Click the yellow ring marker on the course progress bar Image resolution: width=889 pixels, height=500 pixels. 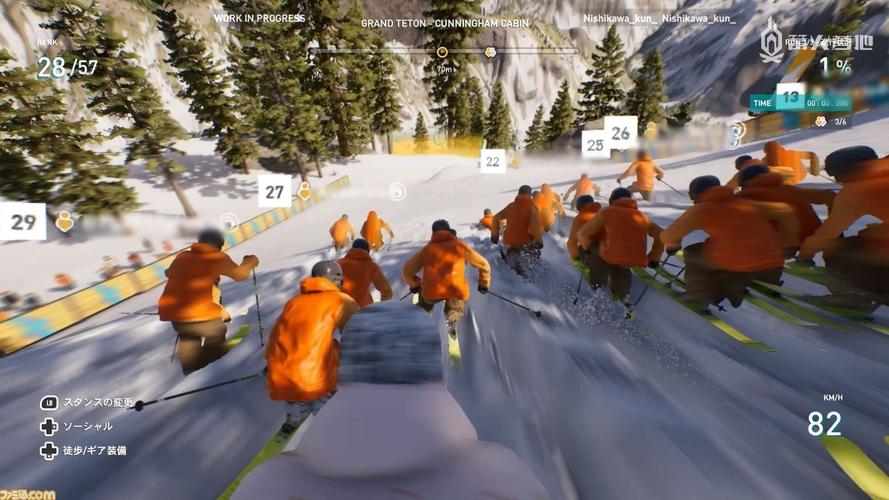tap(442, 52)
